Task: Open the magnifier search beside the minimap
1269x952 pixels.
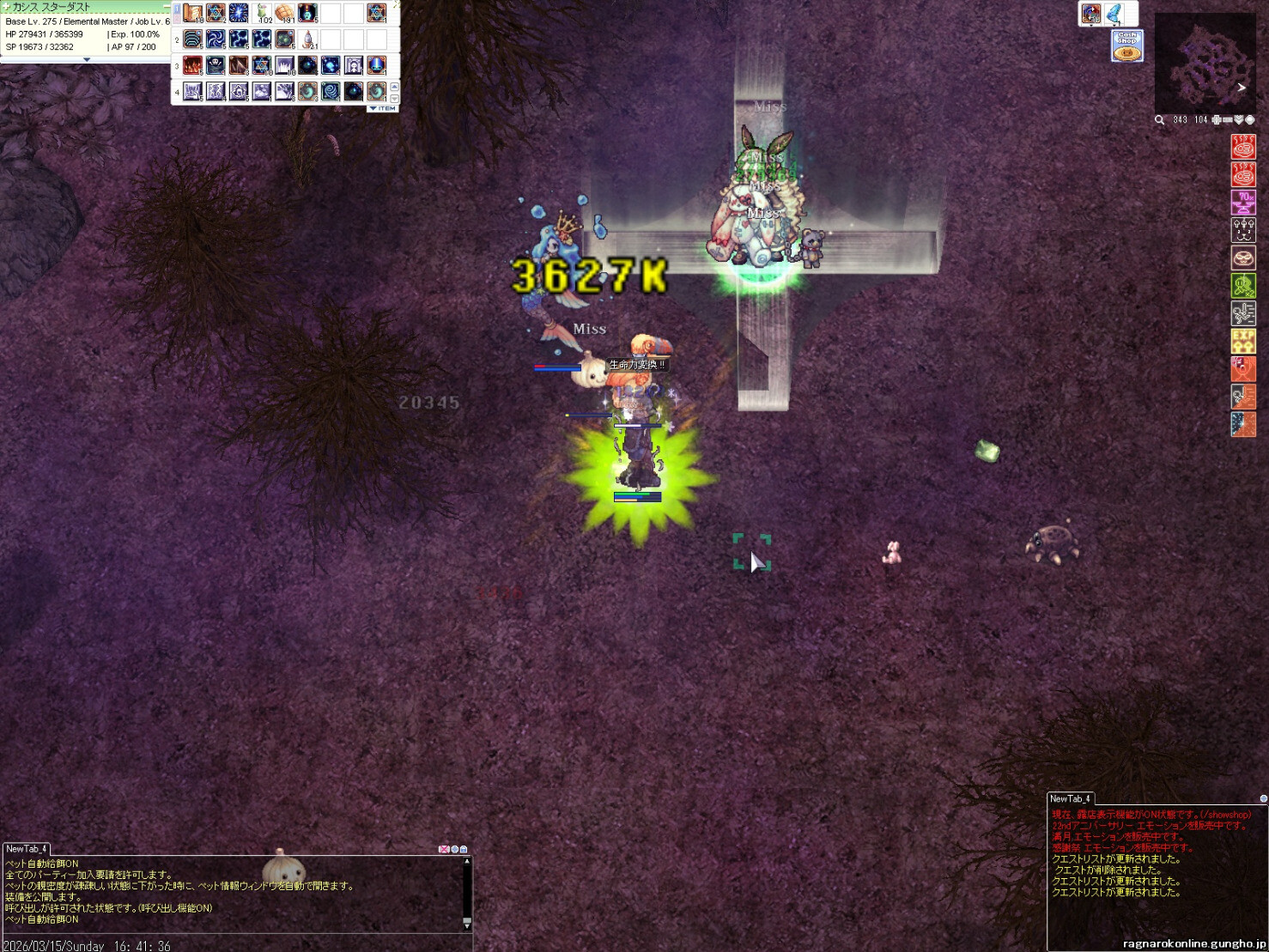Action: (1160, 120)
